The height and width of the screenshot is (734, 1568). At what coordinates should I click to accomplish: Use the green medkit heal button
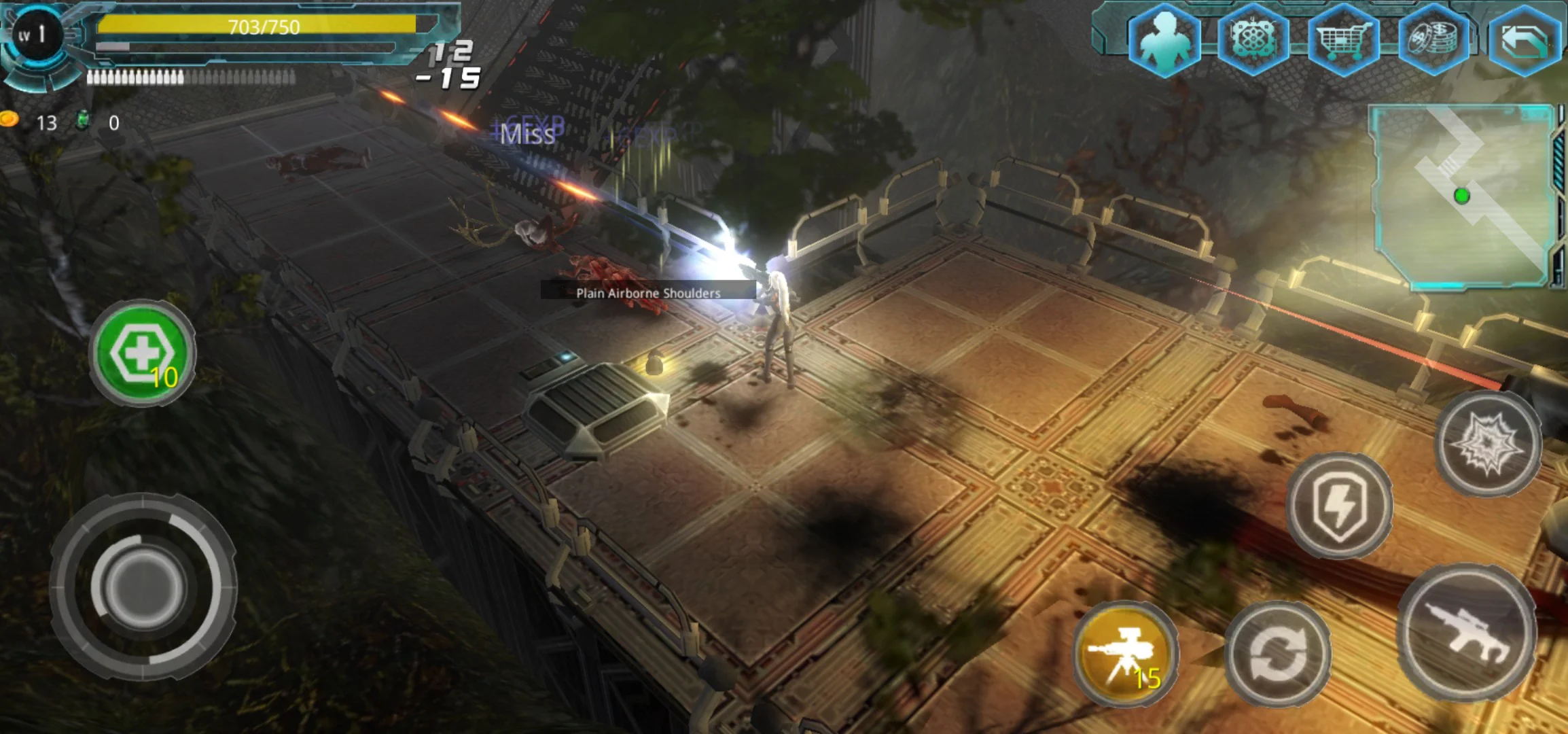143,353
